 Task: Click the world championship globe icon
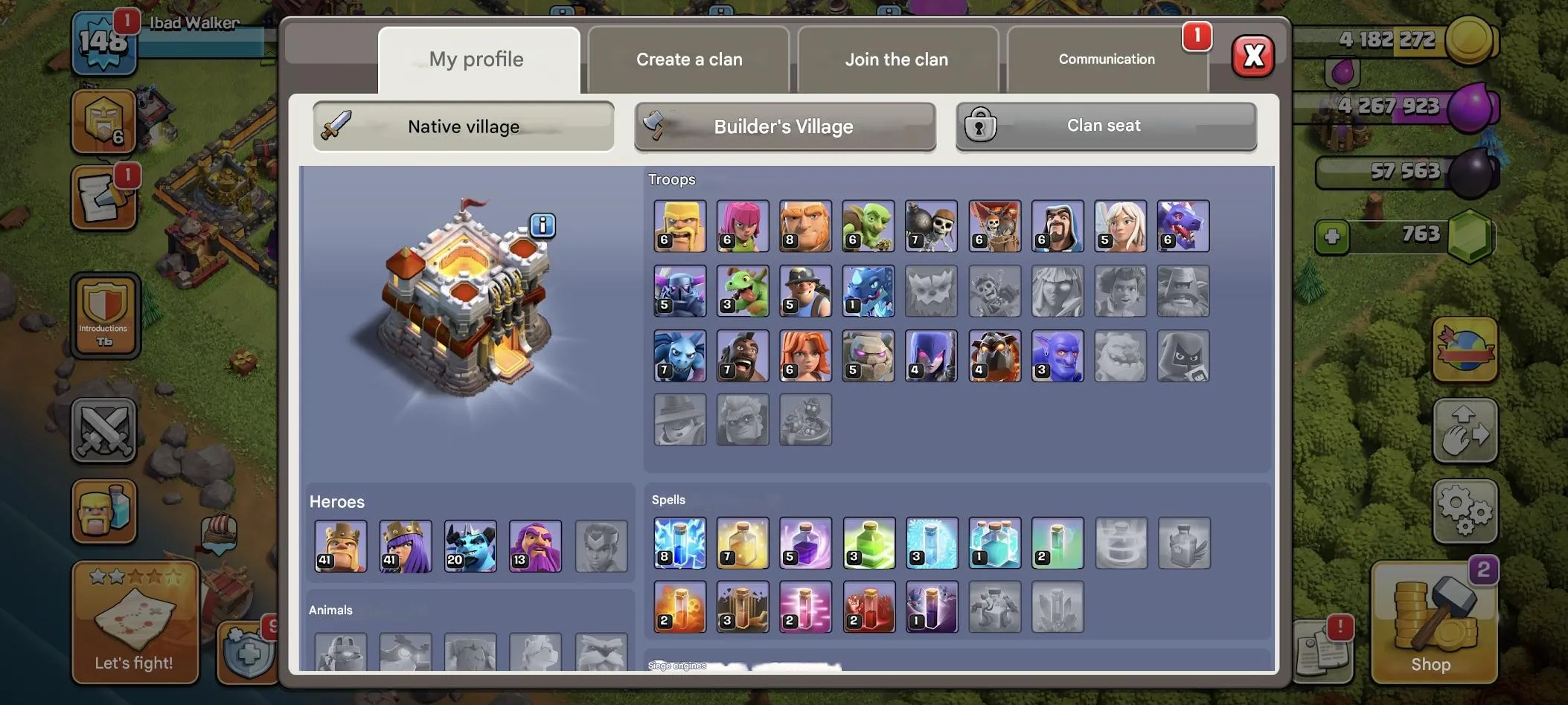[1465, 348]
